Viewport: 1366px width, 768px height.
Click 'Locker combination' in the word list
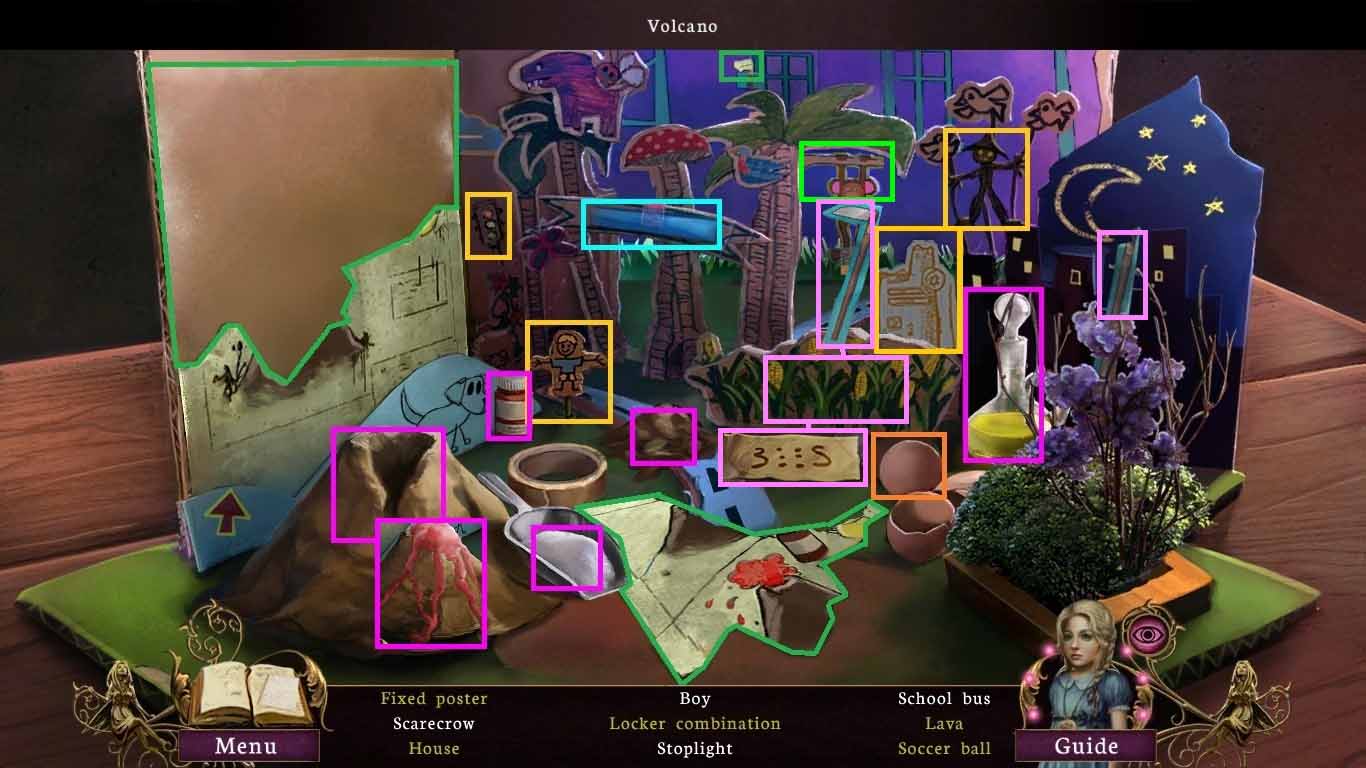point(693,723)
